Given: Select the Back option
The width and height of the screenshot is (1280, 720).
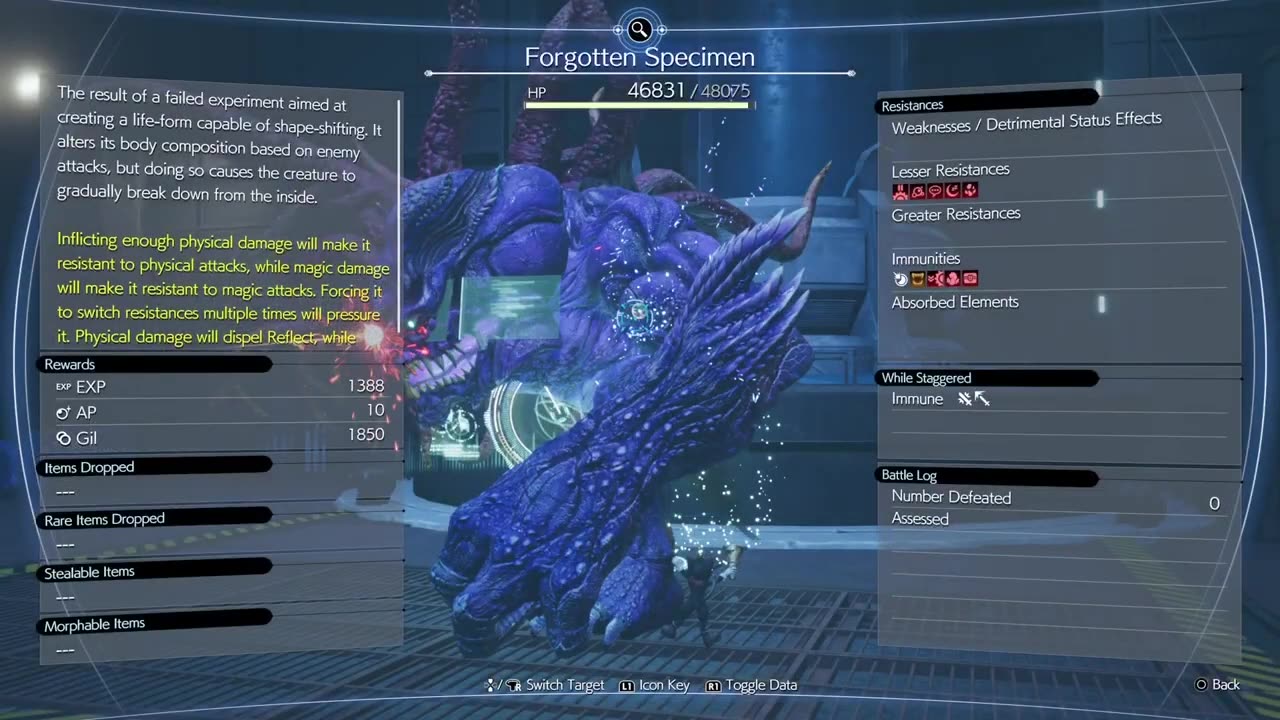Looking at the screenshot, I should (x=1217, y=685).
